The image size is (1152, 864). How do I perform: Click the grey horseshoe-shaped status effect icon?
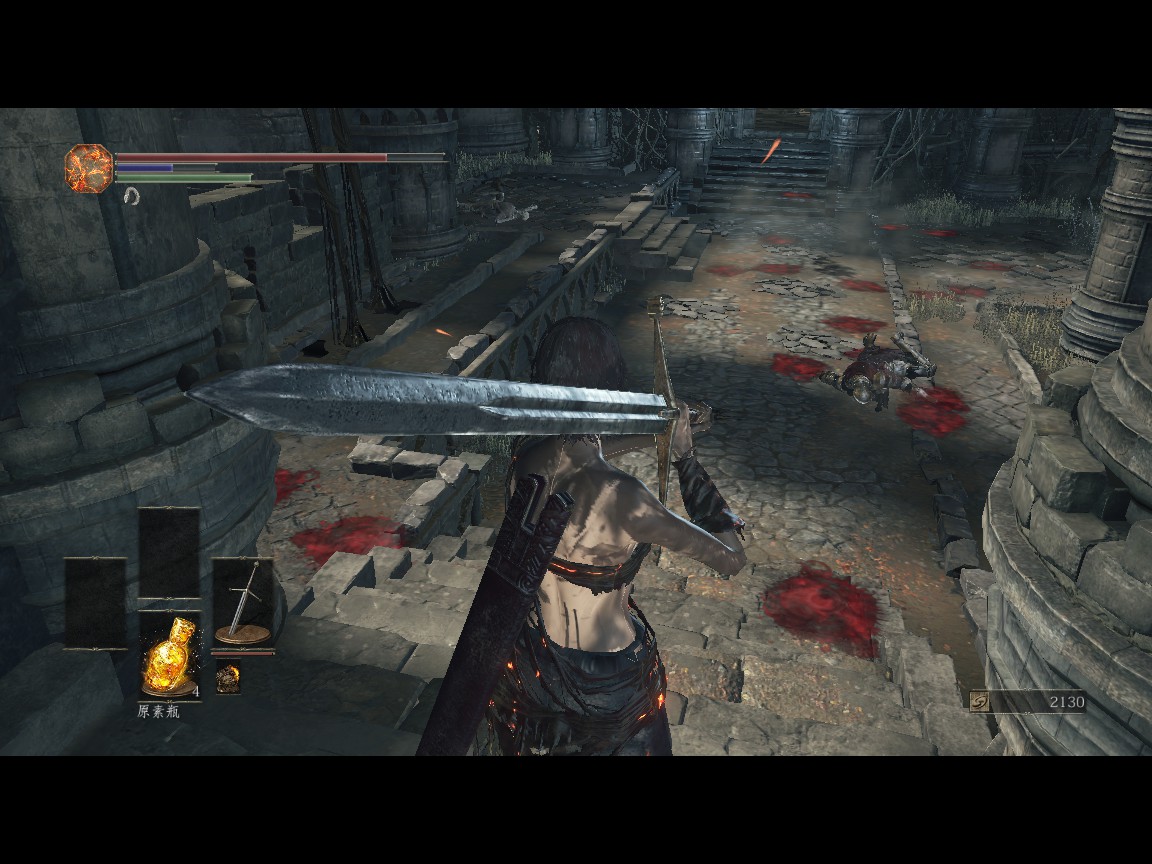(x=131, y=198)
